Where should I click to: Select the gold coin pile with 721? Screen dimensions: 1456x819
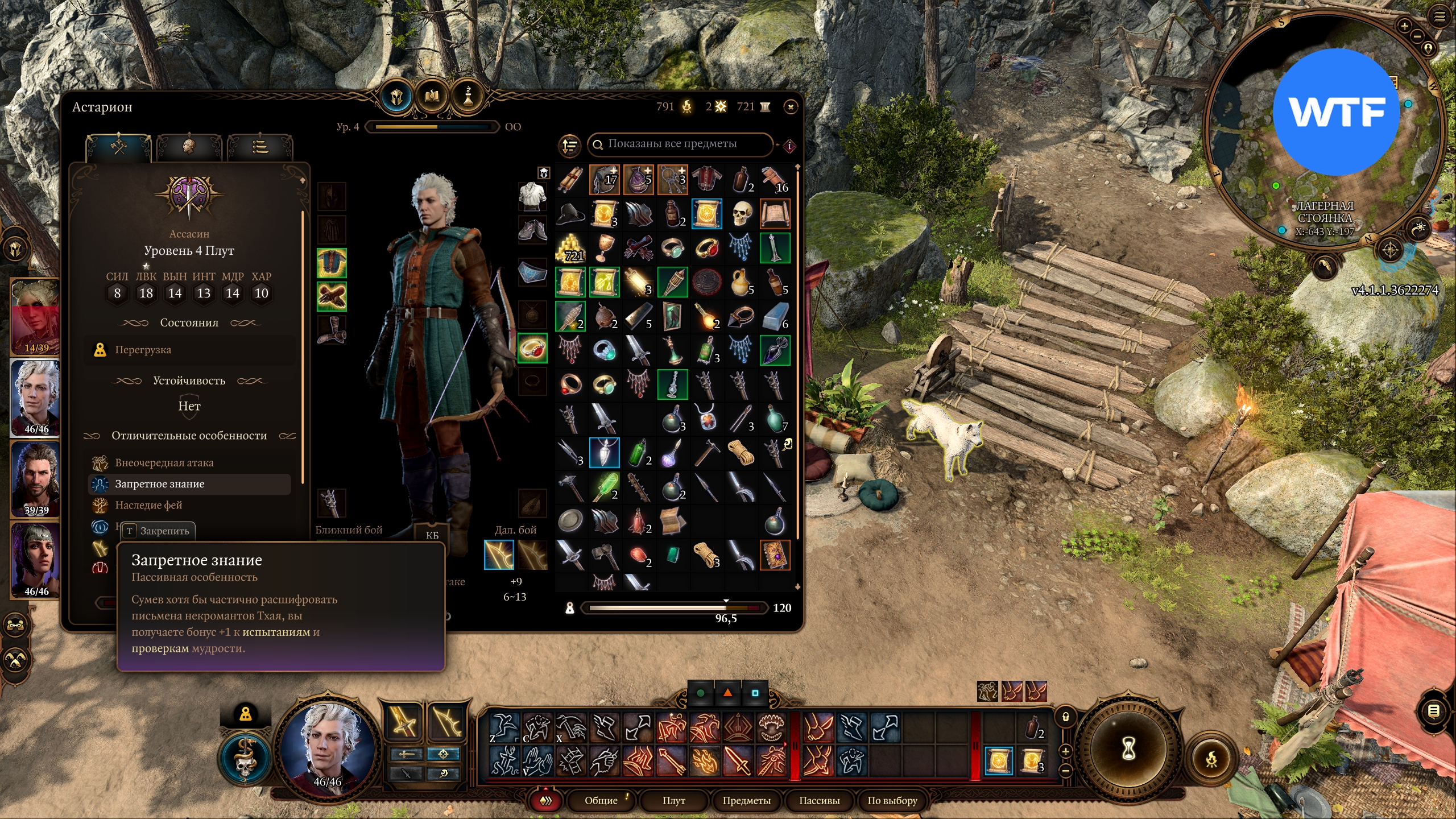570,249
